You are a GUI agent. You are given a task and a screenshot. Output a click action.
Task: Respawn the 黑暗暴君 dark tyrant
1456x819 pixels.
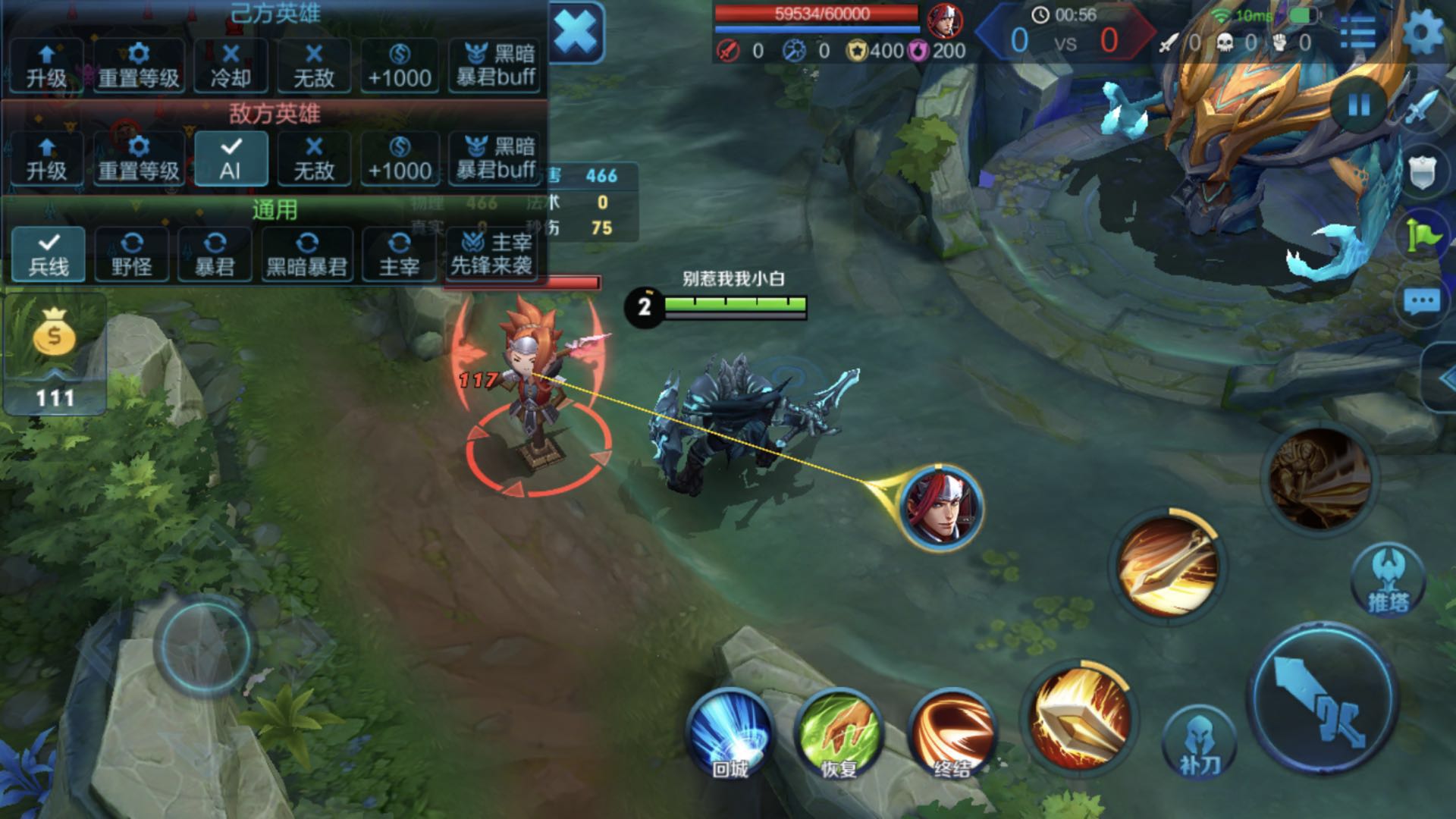coord(306,254)
